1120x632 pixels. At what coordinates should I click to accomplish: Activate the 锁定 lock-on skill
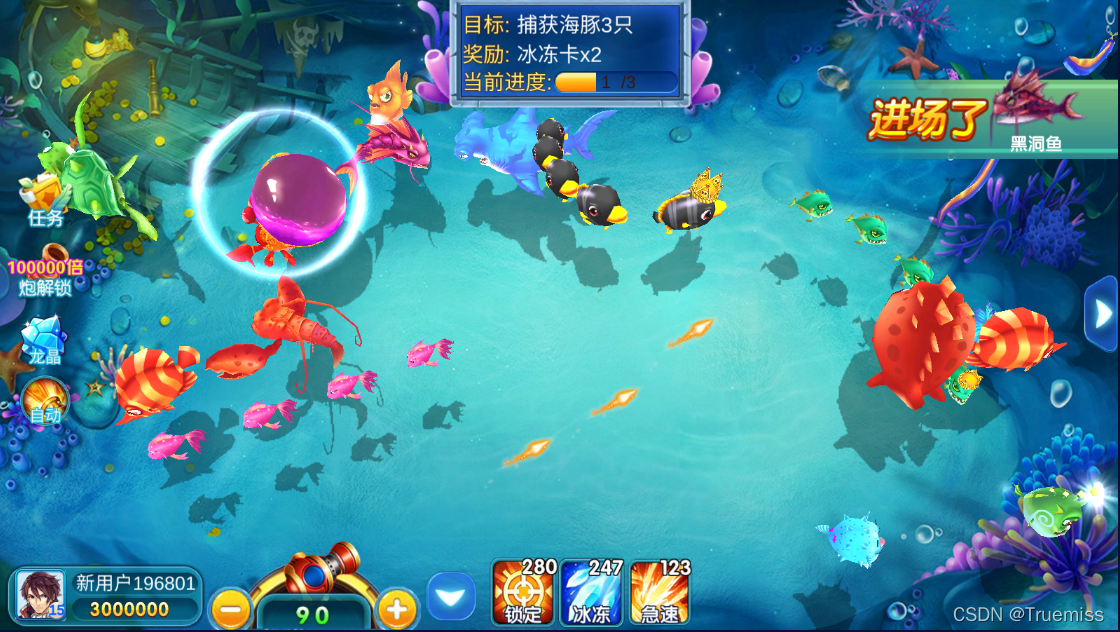point(523,593)
